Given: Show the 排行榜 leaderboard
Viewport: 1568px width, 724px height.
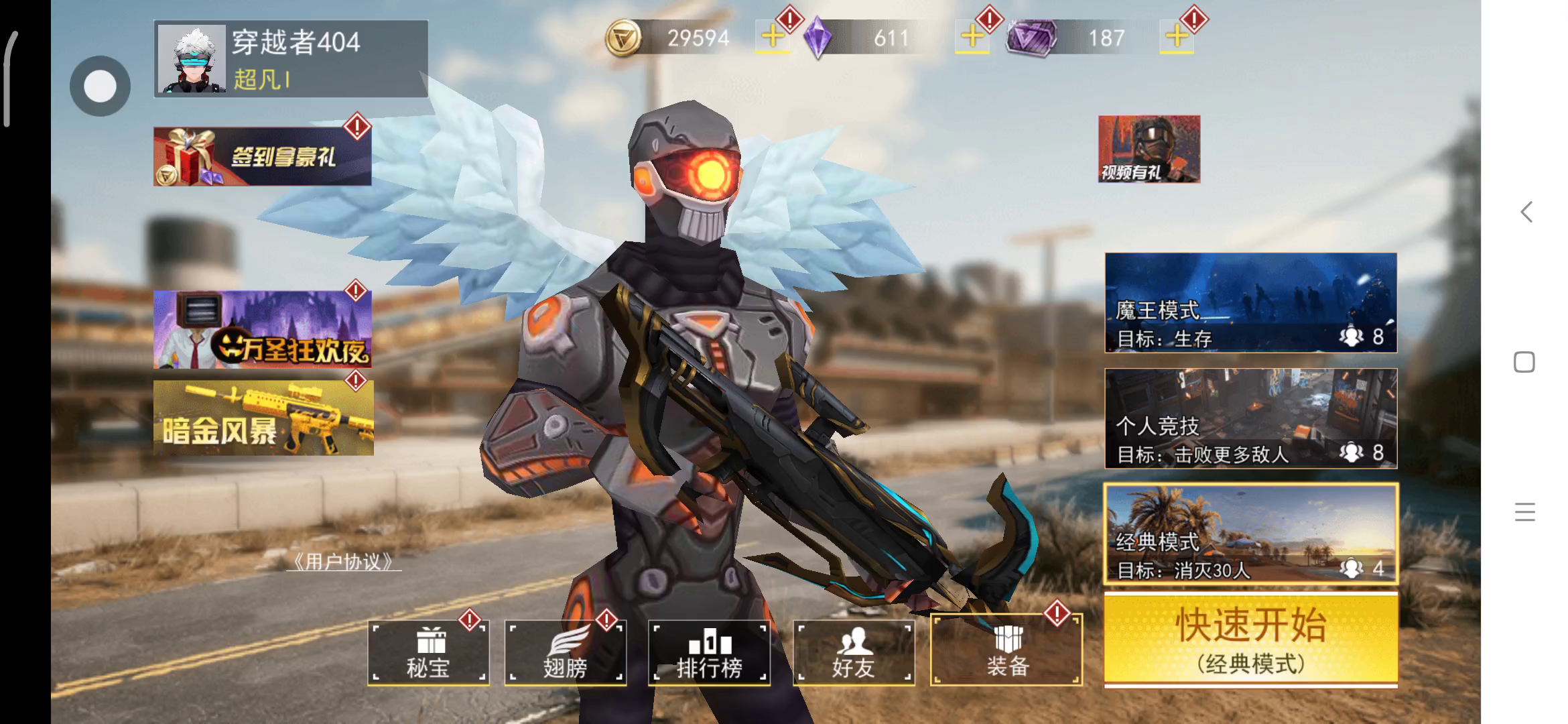Looking at the screenshot, I should point(709,652).
